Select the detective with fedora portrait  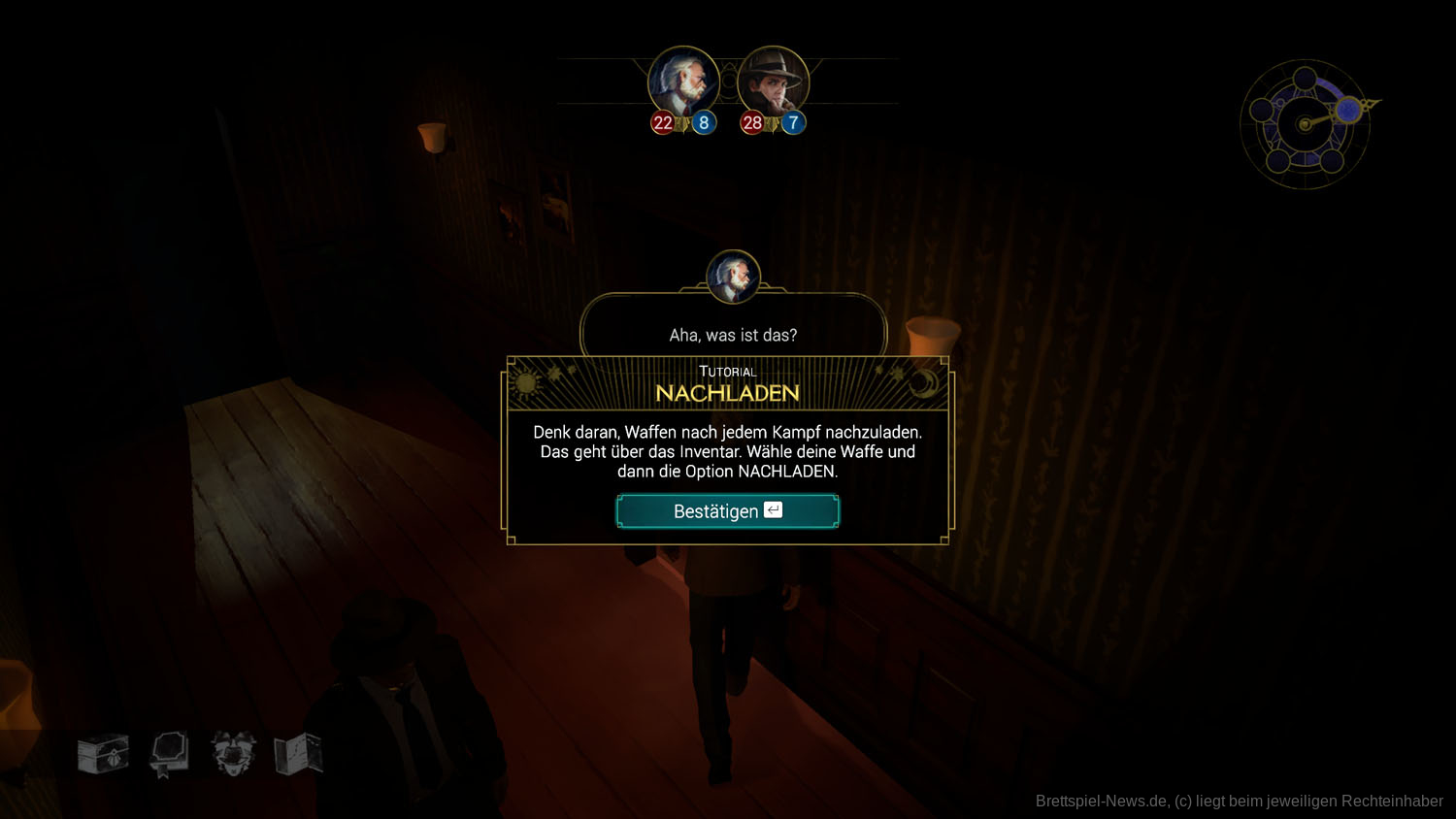pyautogui.click(x=773, y=82)
